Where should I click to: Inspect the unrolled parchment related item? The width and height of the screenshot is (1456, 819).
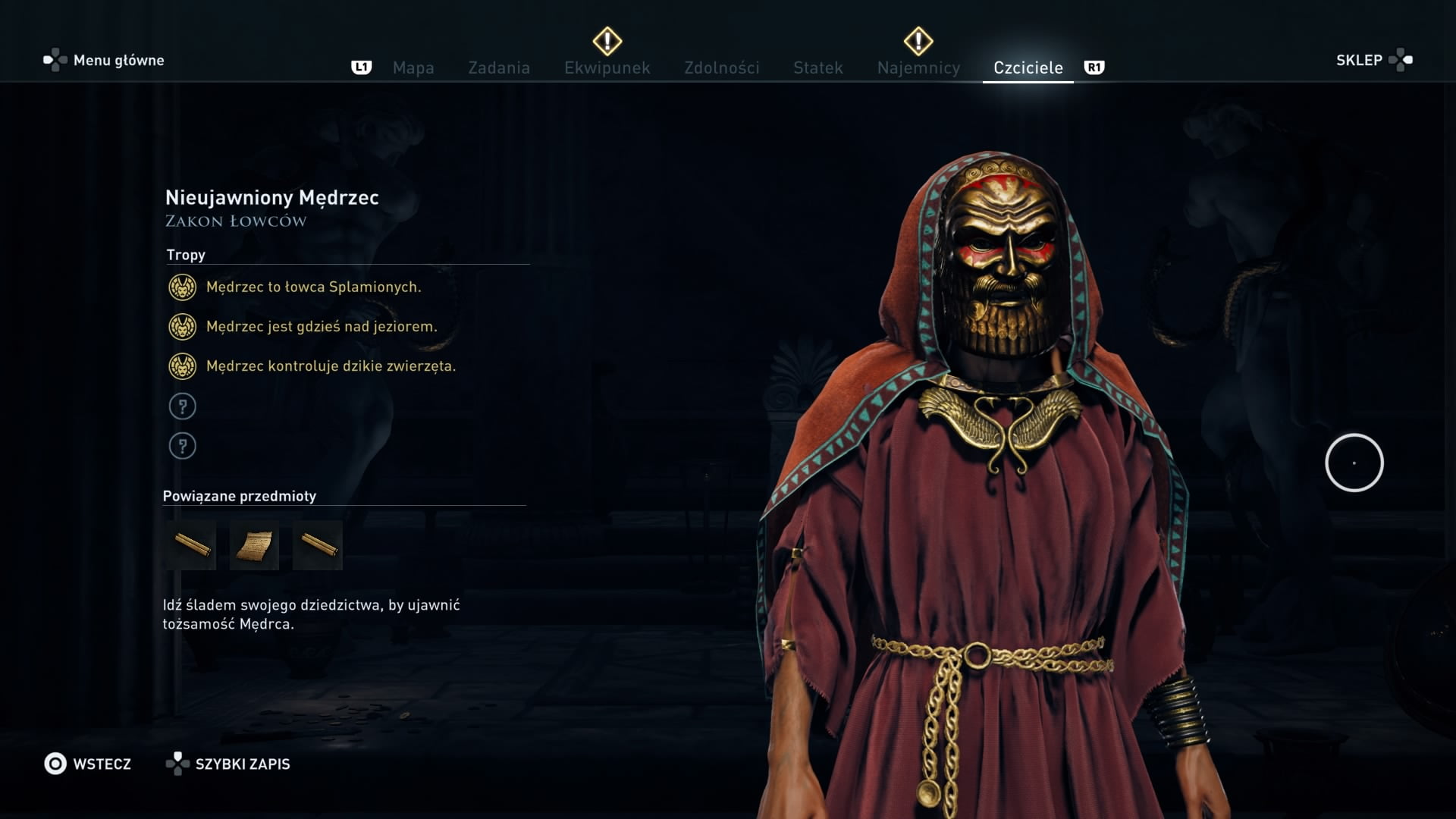coord(254,545)
